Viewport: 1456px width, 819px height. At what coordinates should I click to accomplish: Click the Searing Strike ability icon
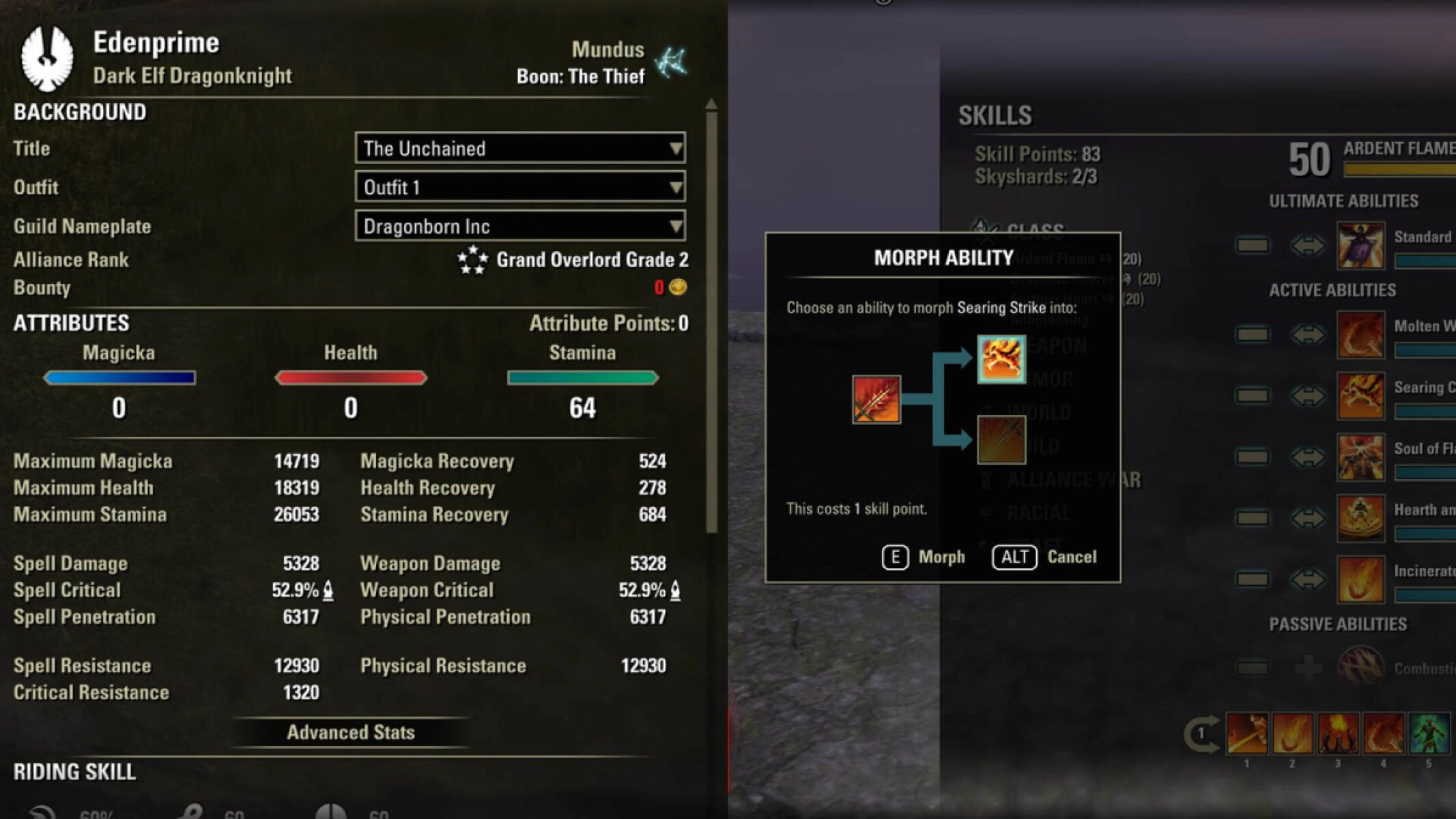coord(1360,396)
